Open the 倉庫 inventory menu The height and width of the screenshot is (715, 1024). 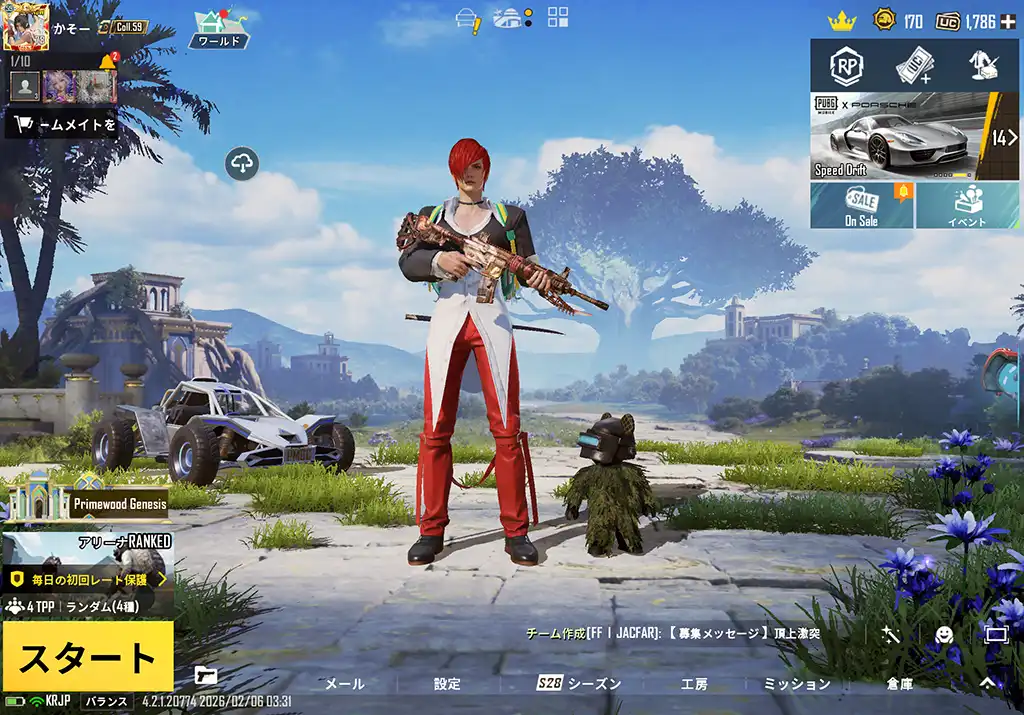899,684
